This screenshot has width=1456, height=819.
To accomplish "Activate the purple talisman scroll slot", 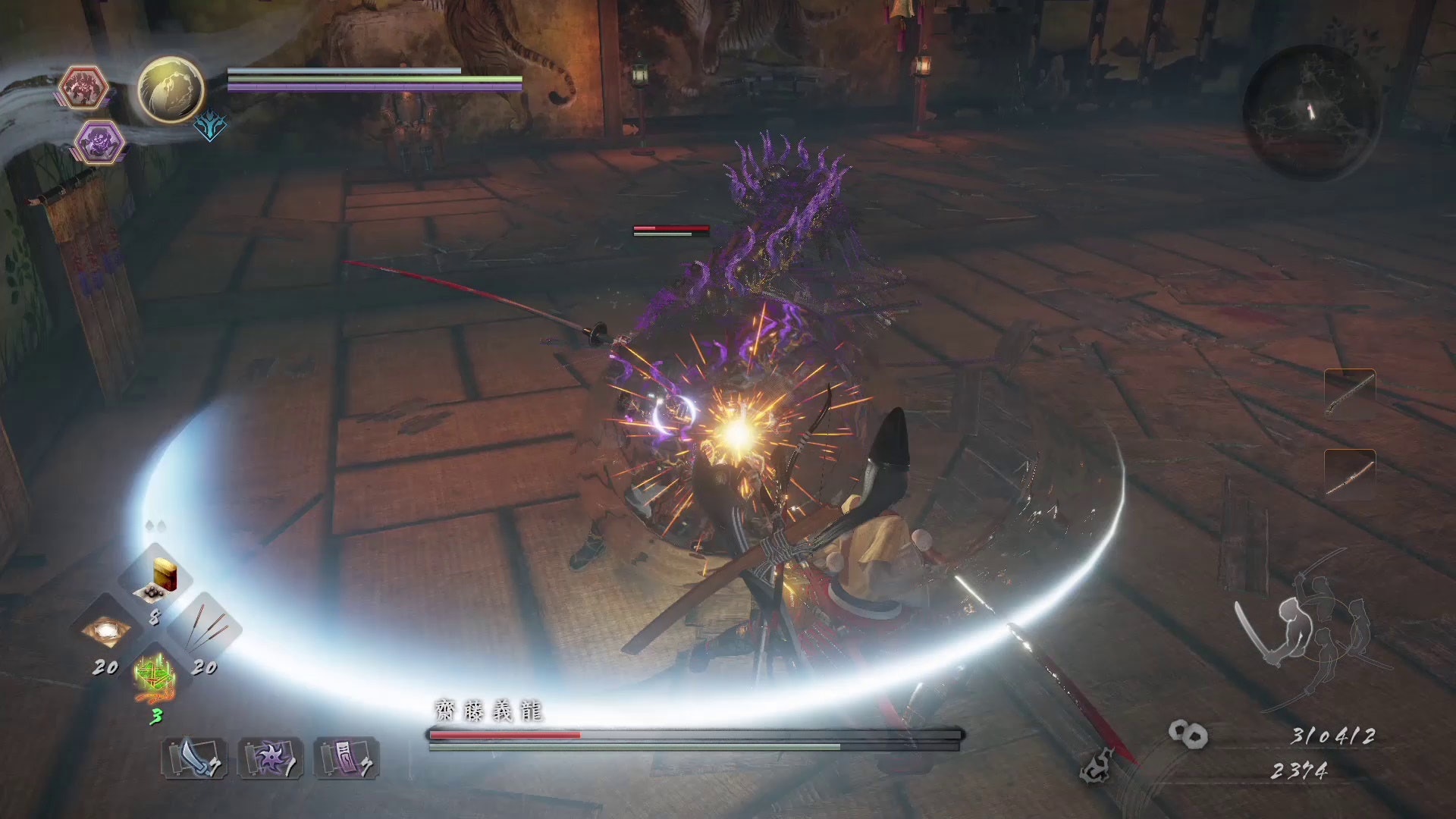I will tap(347, 758).
